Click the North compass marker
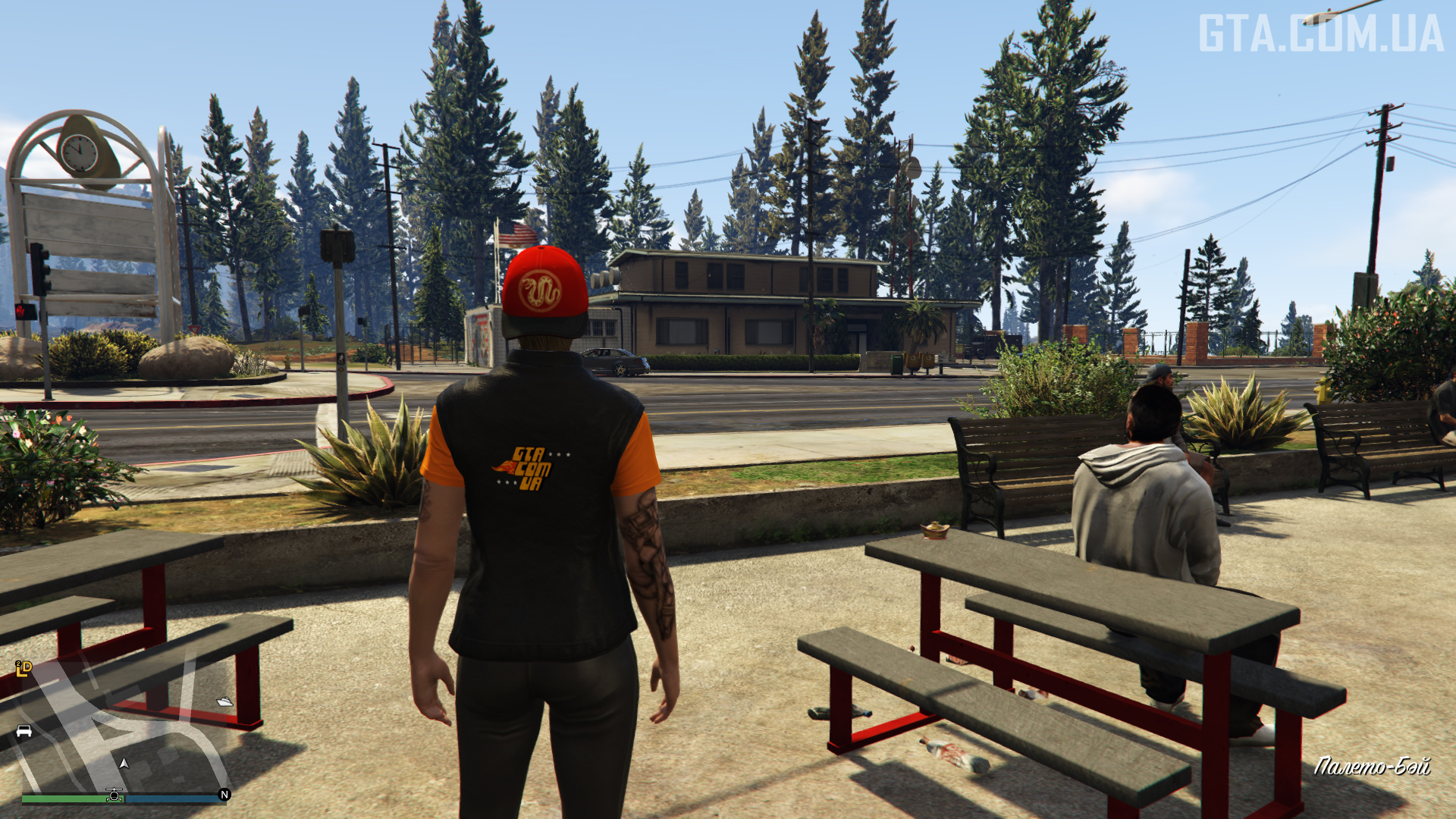 224,795
